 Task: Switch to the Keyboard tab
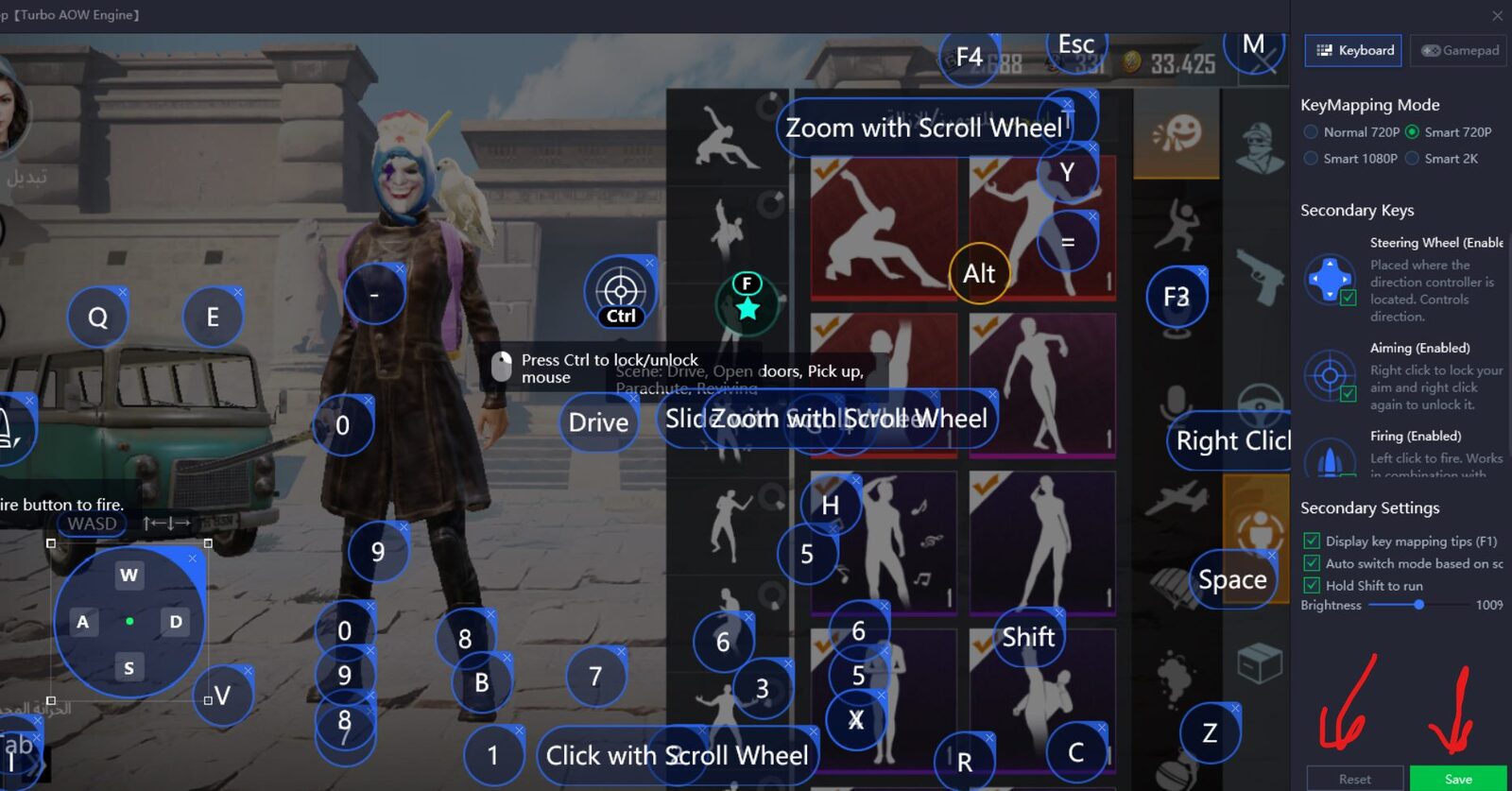[x=1356, y=50]
